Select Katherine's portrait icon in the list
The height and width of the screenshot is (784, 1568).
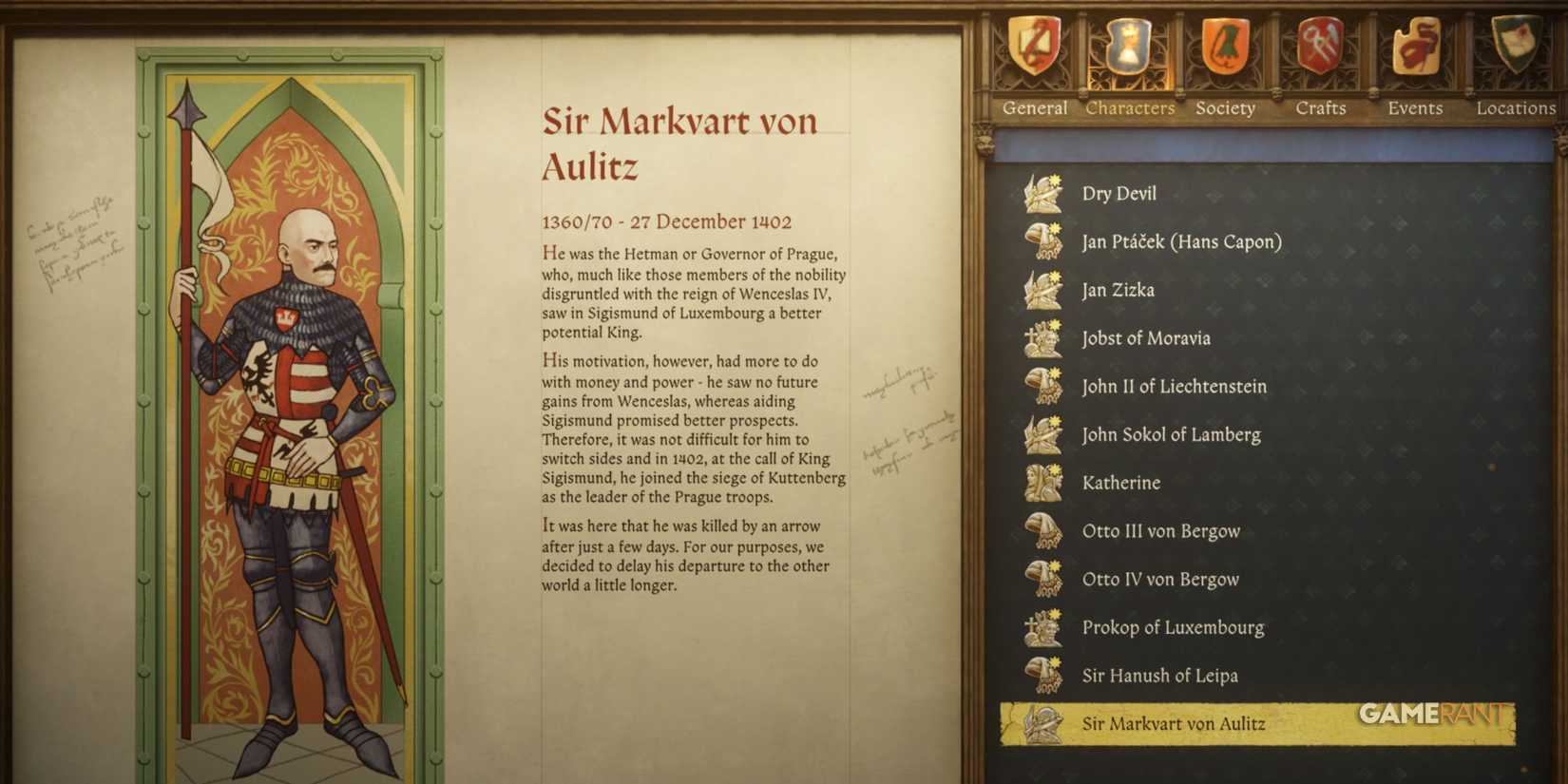point(1043,483)
